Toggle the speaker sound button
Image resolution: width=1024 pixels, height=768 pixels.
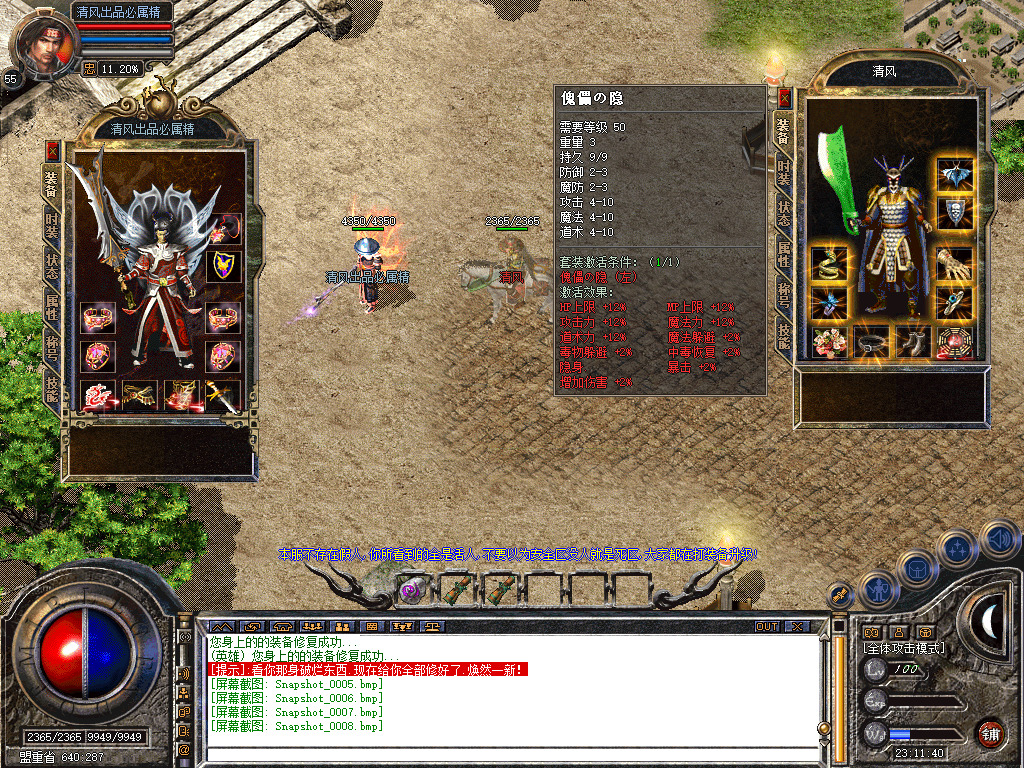(999, 541)
